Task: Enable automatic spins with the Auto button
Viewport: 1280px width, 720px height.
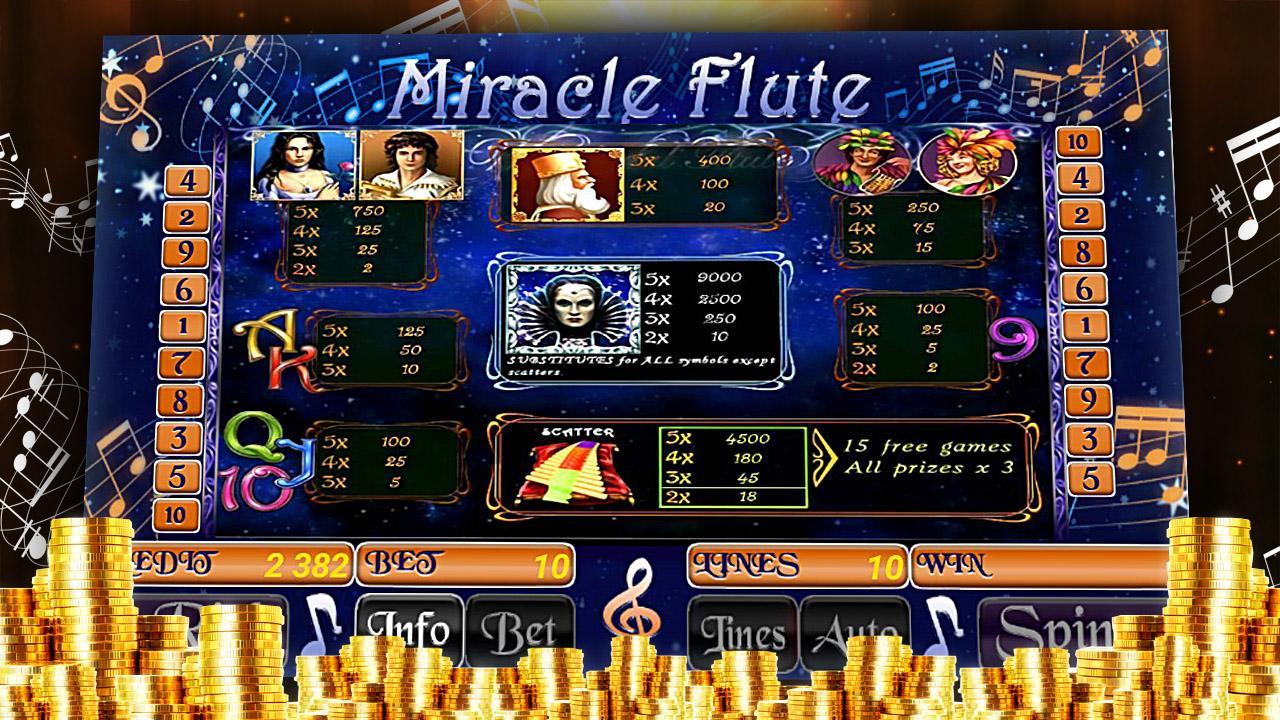Action: [856, 630]
